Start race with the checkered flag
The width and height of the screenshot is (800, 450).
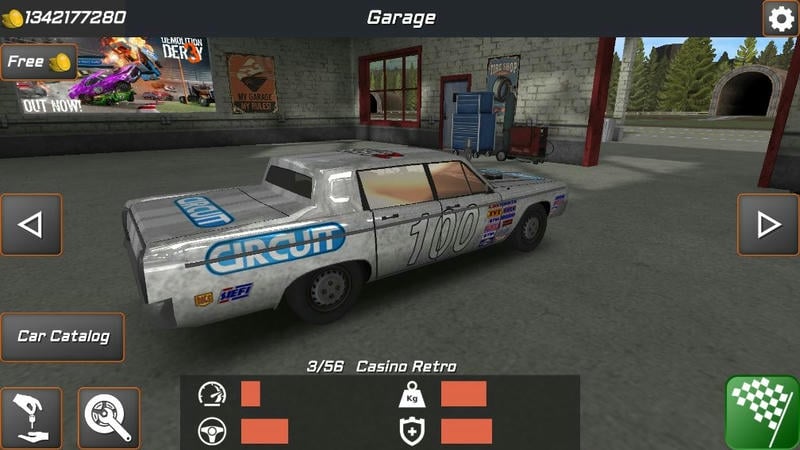(762, 412)
